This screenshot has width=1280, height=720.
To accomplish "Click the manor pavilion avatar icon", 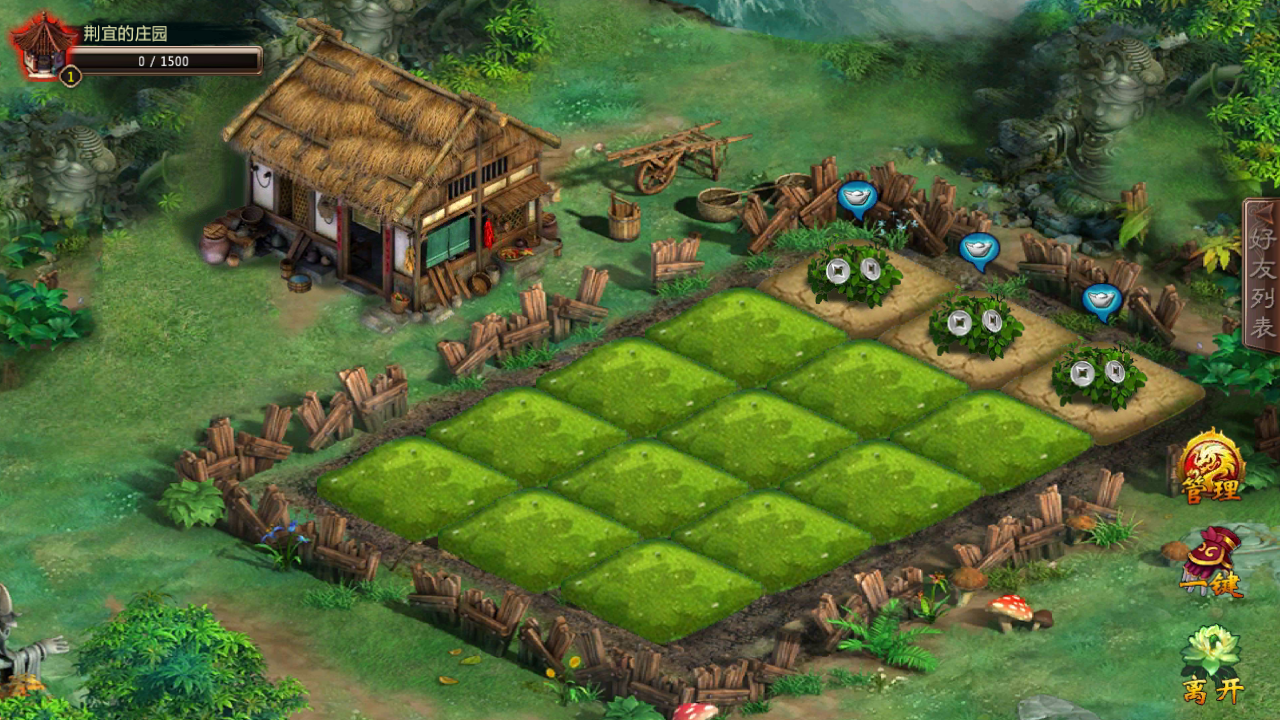I will [42, 46].
